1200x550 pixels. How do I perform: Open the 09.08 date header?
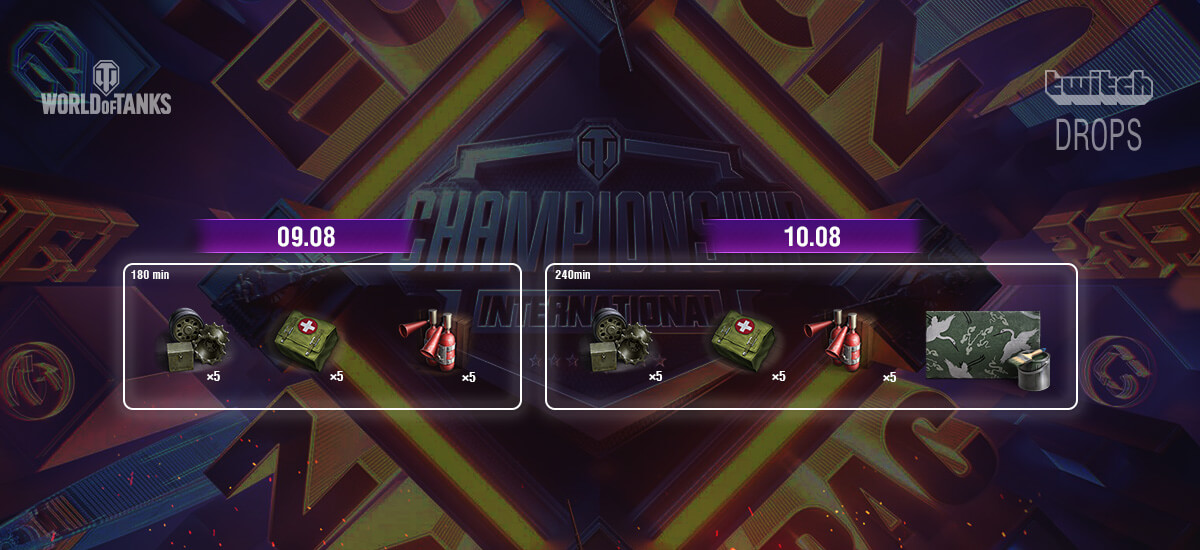(306, 237)
